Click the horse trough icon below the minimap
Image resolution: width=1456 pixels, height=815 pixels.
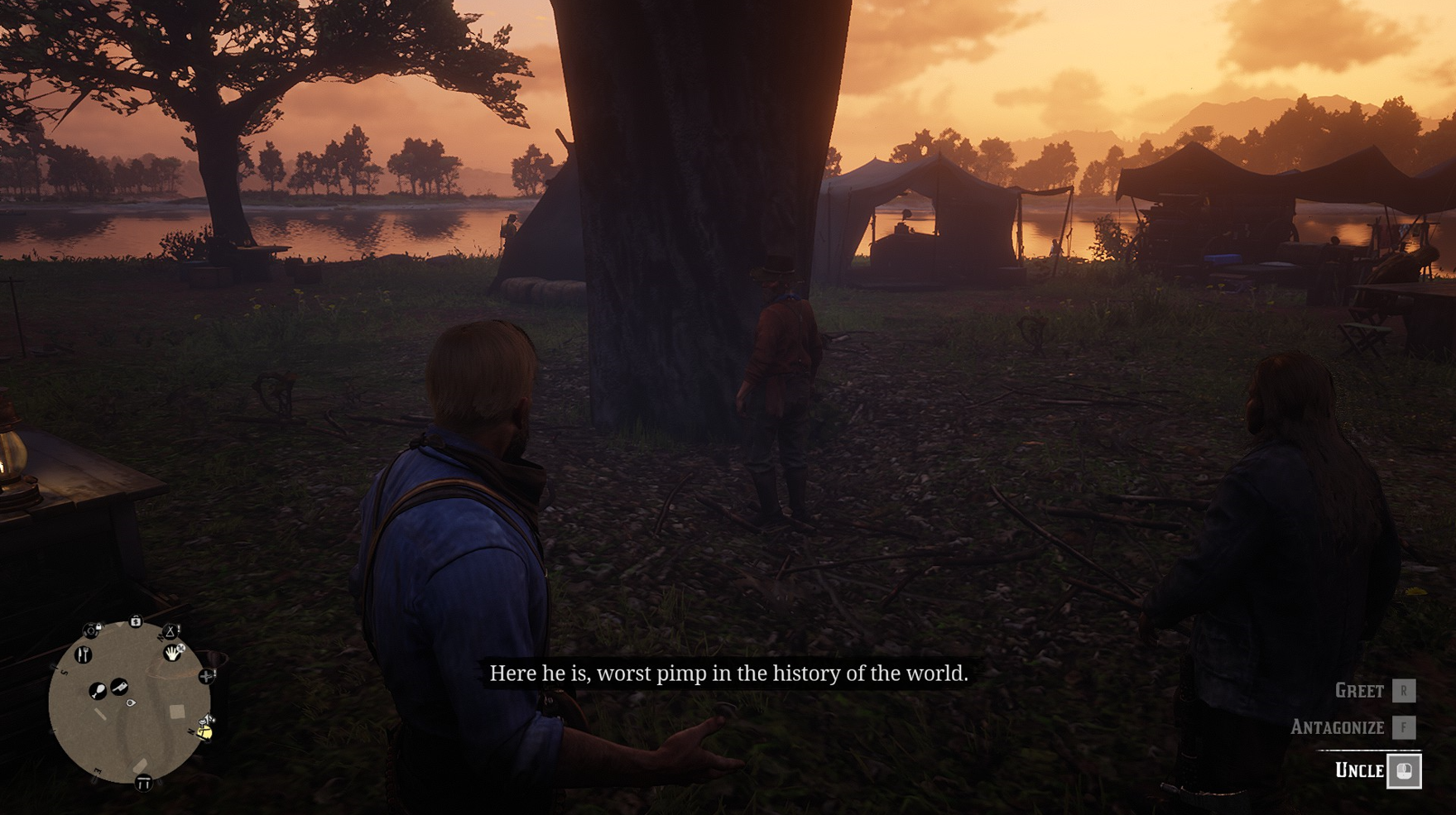point(142,782)
